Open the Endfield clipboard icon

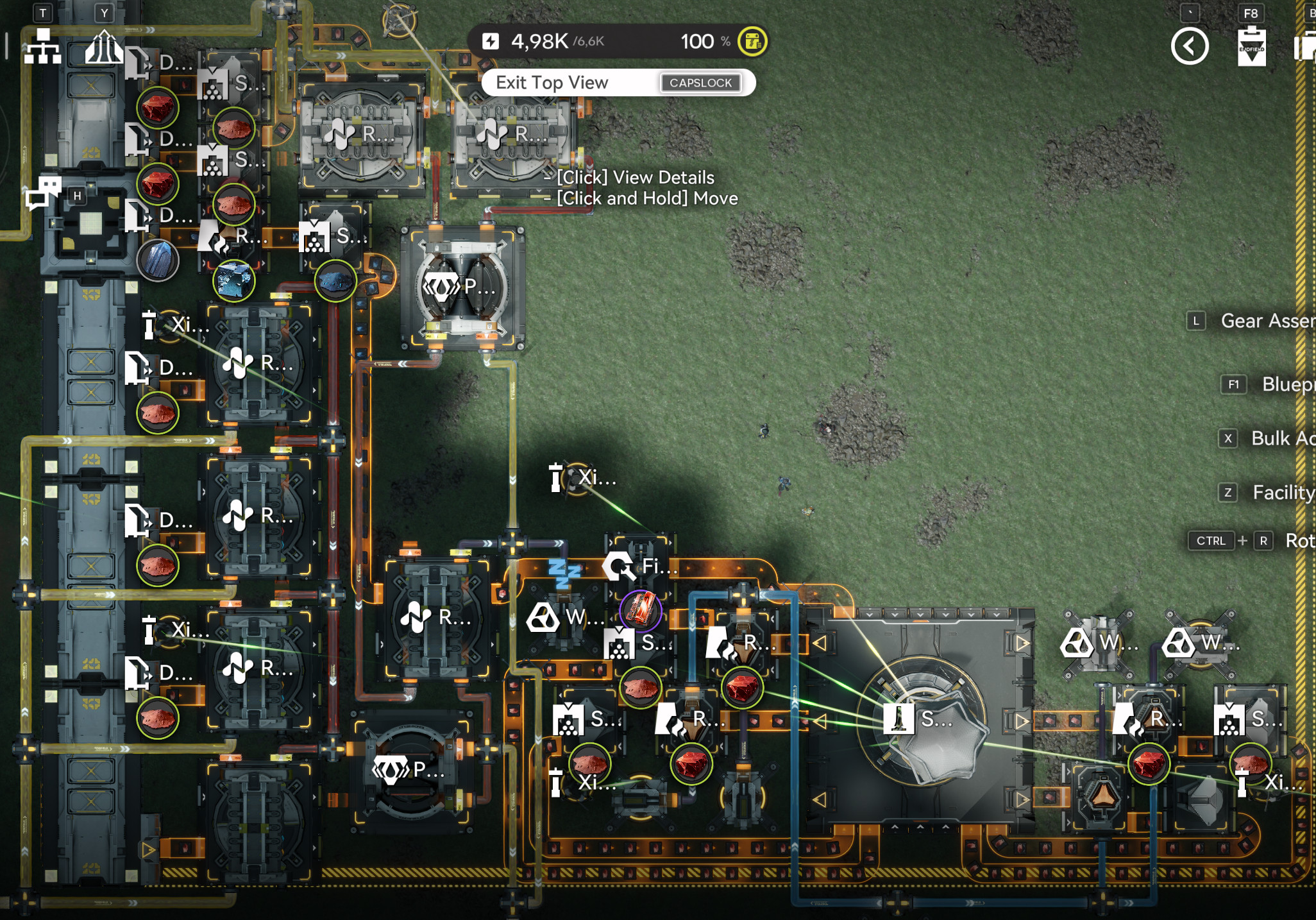[1251, 47]
